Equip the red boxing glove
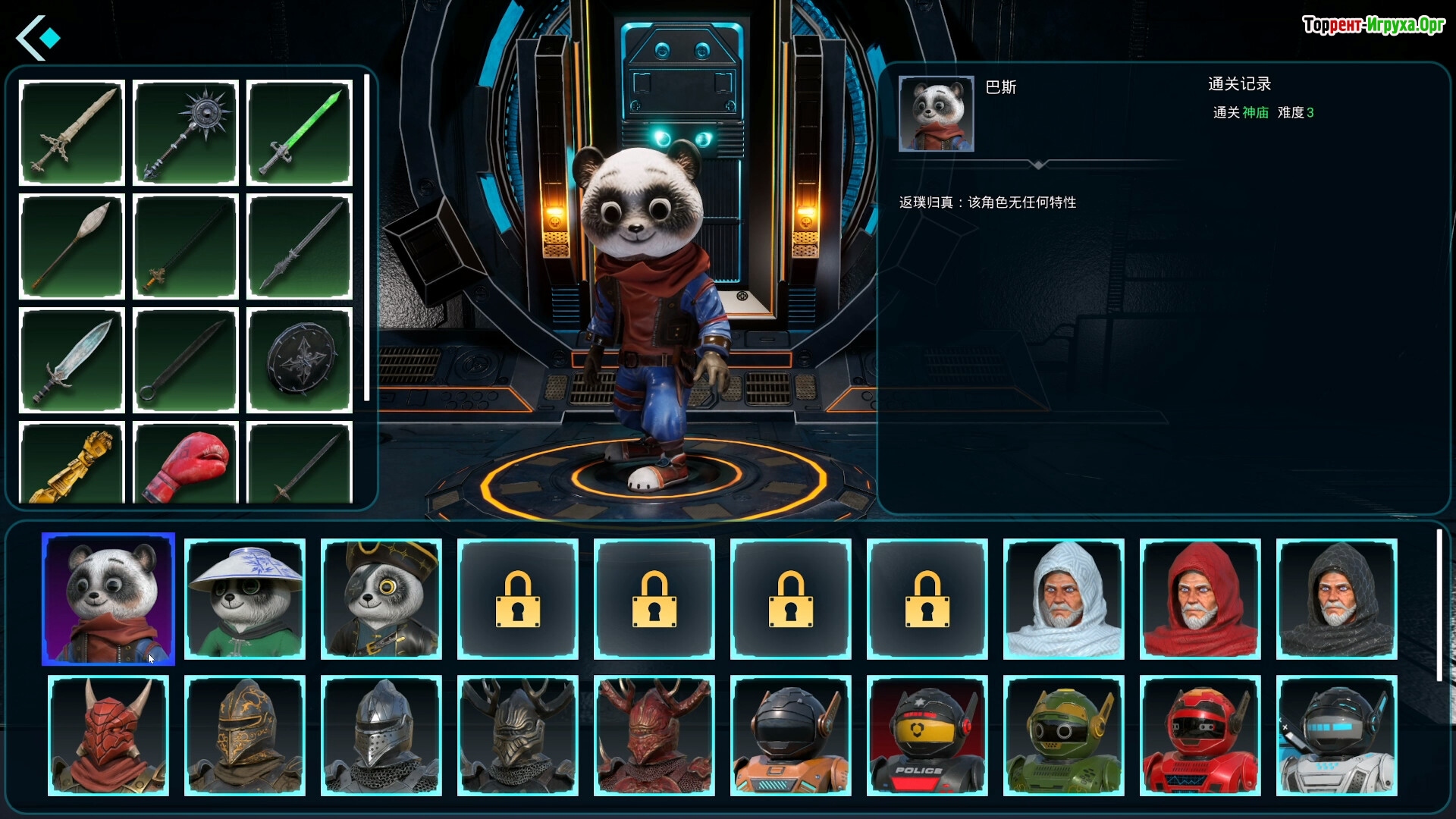Image resolution: width=1456 pixels, height=819 pixels. [x=186, y=463]
